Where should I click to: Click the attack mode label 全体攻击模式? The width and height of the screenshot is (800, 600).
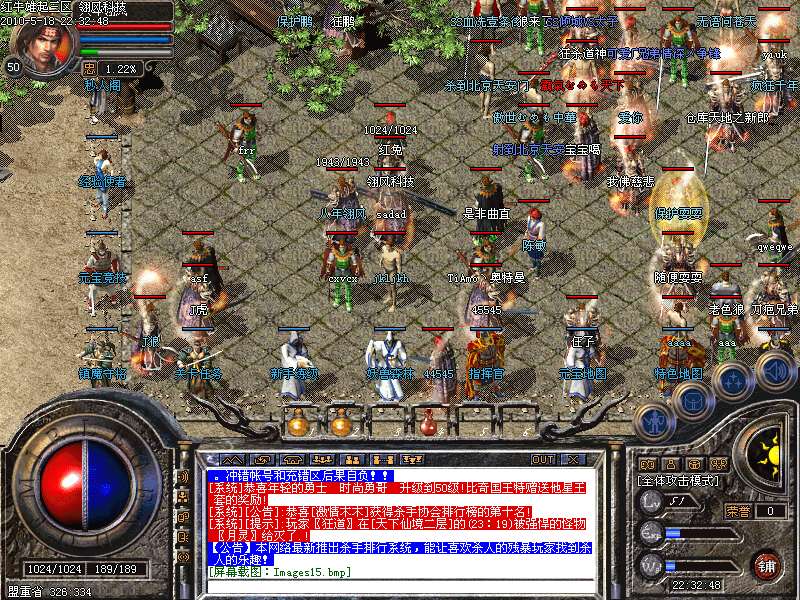click(x=681, y=480)
